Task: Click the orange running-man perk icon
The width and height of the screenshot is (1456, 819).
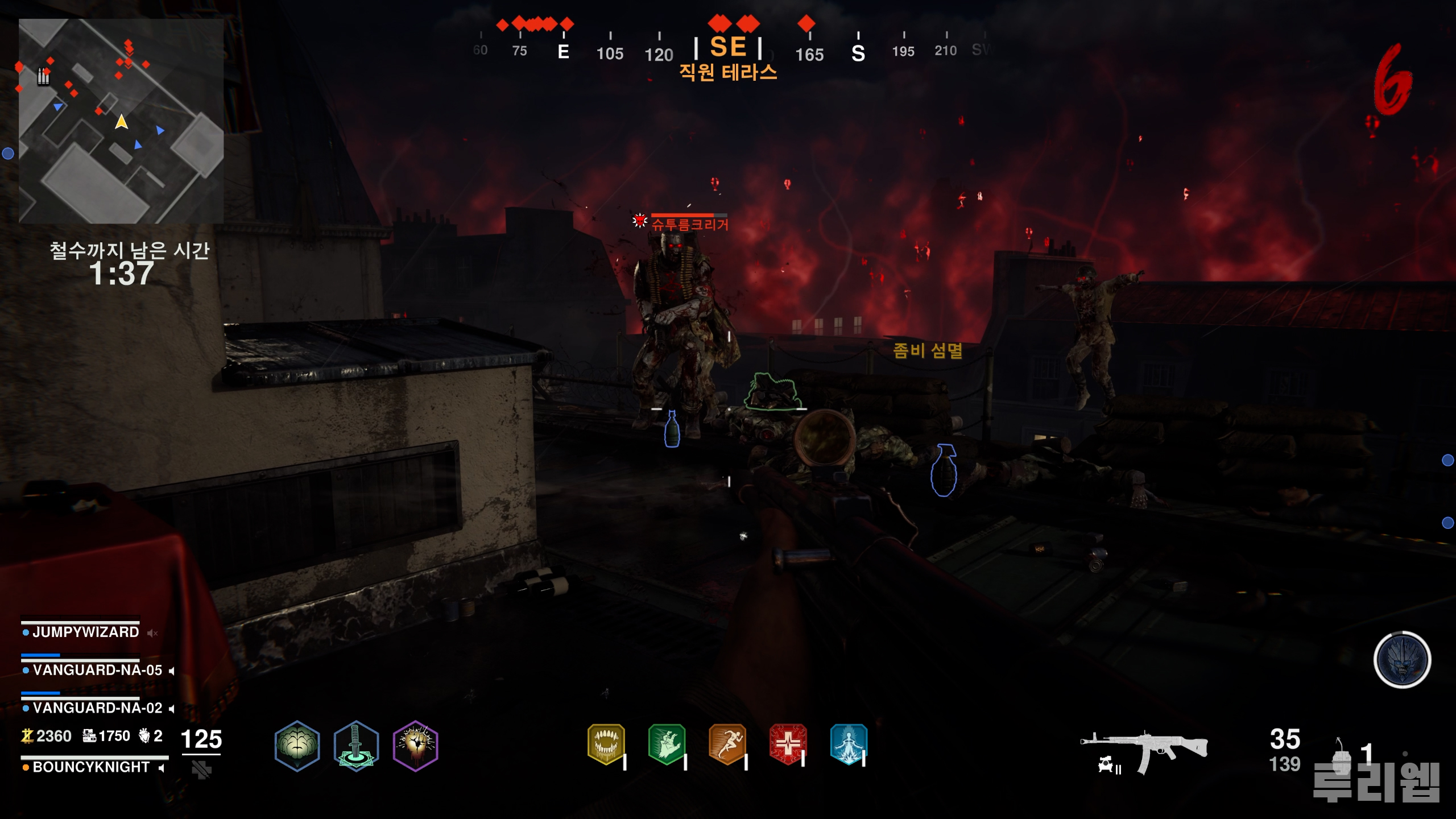Action: 727,744
